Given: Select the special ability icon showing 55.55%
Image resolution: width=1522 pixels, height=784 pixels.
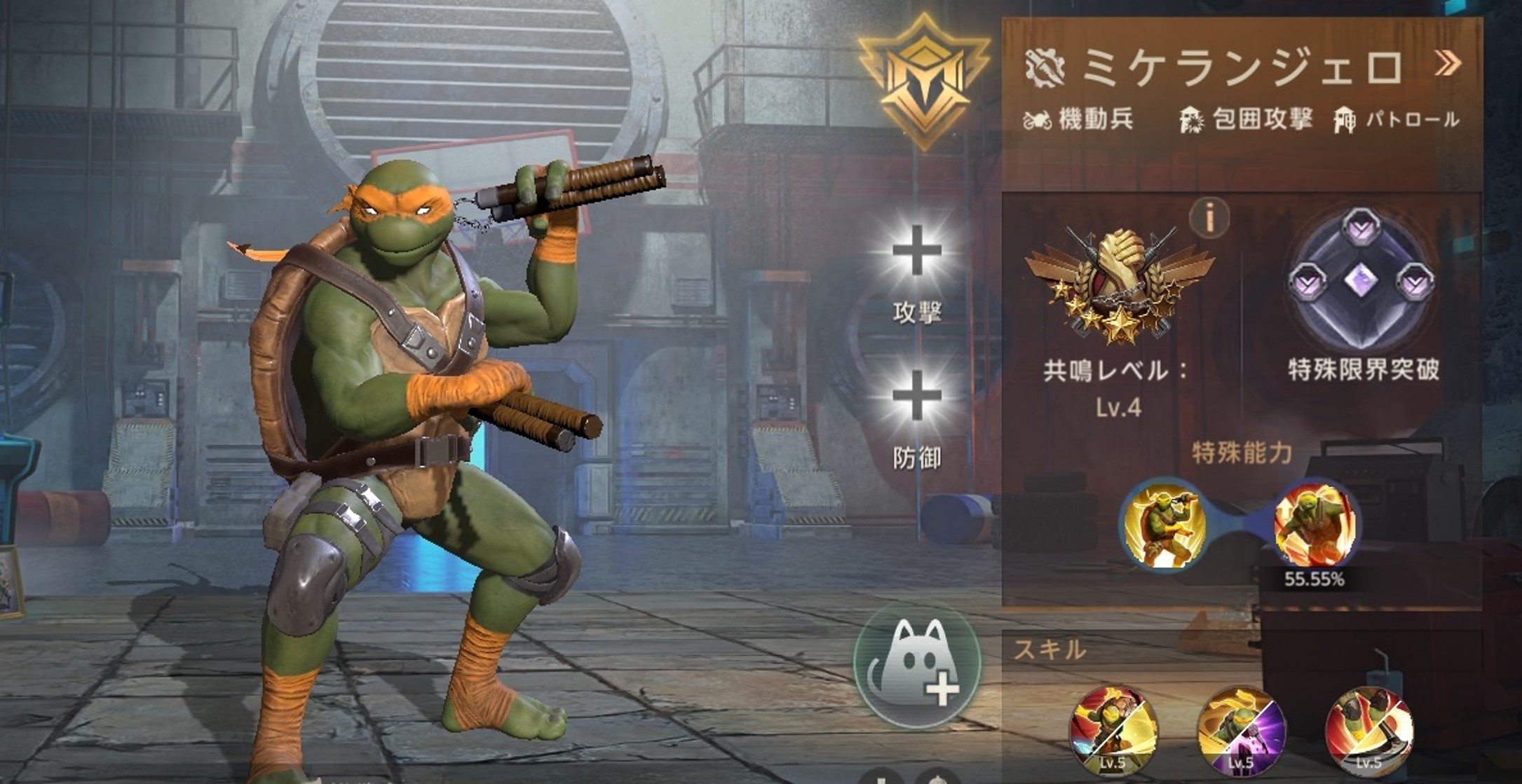Looking at the screenshot, I should (x=1314, y=525).
